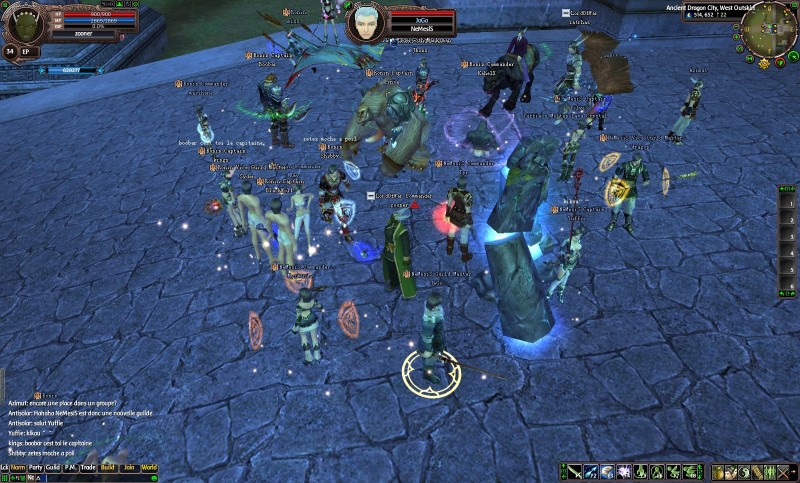The height and width of the screenshot is (483, 800).
Task: Select the targeted player portrait NeMesiS
Action: click(x=368, y=22)
